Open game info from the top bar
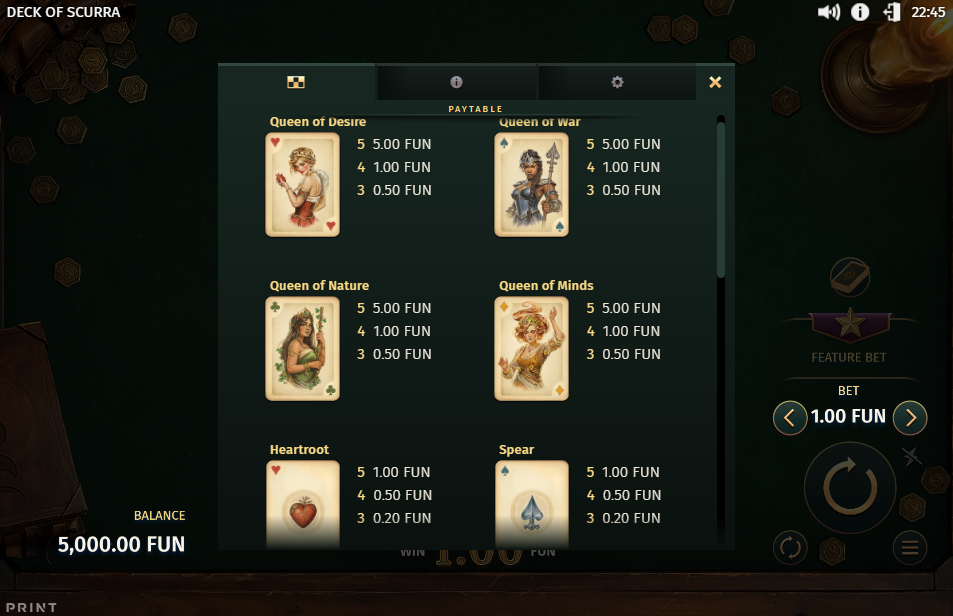Screen dimensions: 953x616 click(860, 12)
